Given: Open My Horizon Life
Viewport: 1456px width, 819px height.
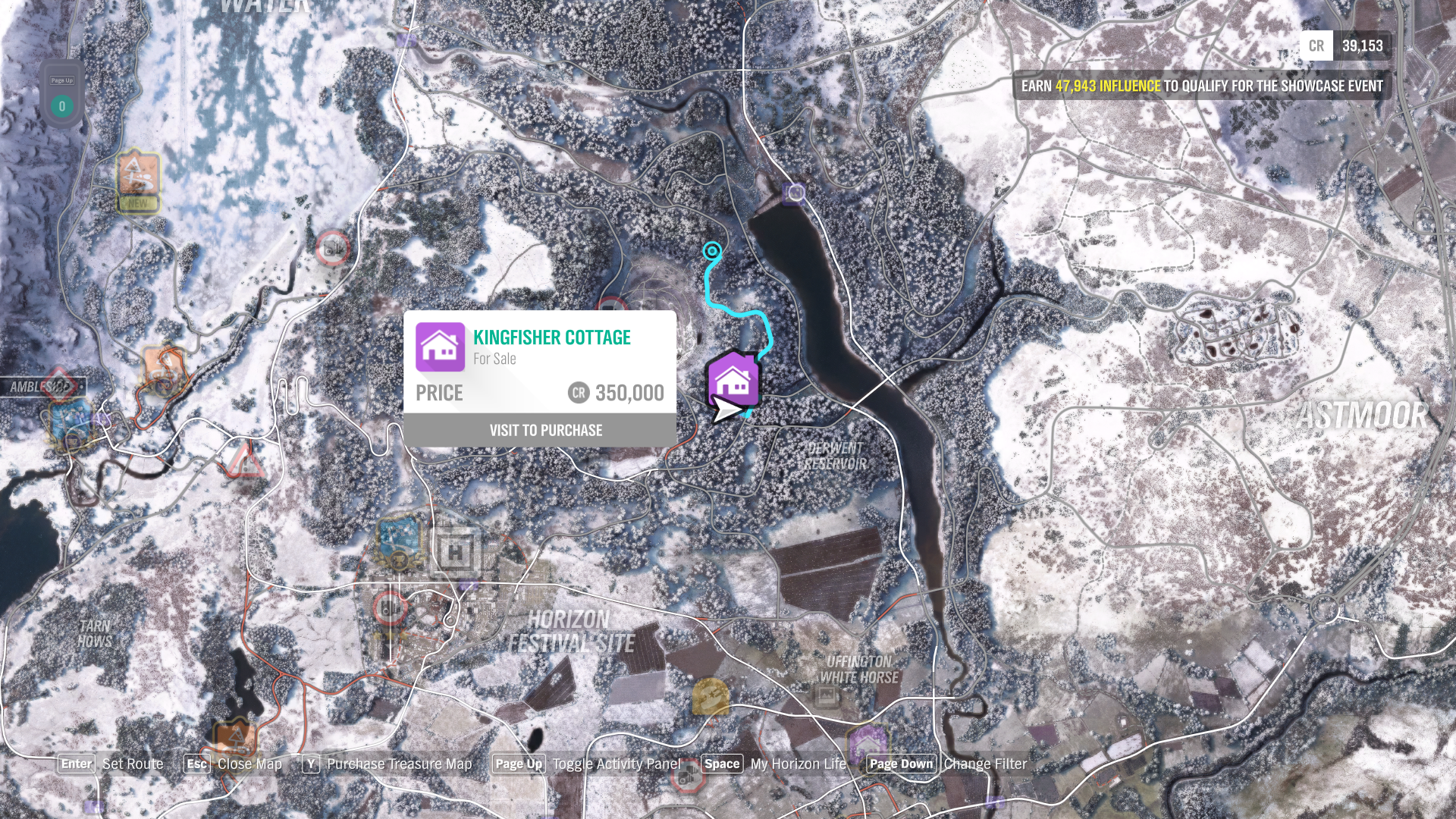Looking at the screenshot, I should point(798,764).
